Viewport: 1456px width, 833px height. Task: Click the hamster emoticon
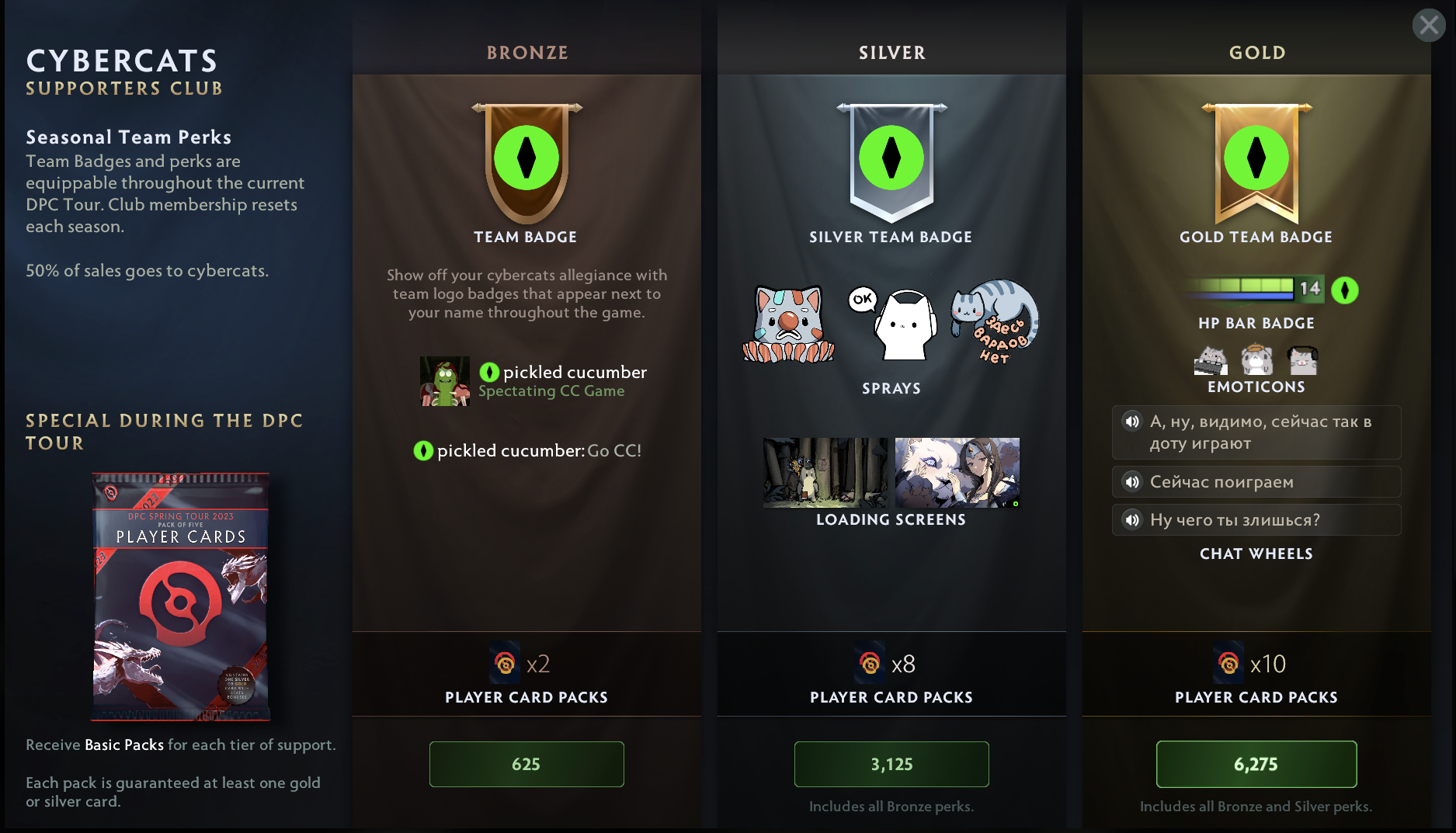pyautogui.click(x=1256, y=360)
